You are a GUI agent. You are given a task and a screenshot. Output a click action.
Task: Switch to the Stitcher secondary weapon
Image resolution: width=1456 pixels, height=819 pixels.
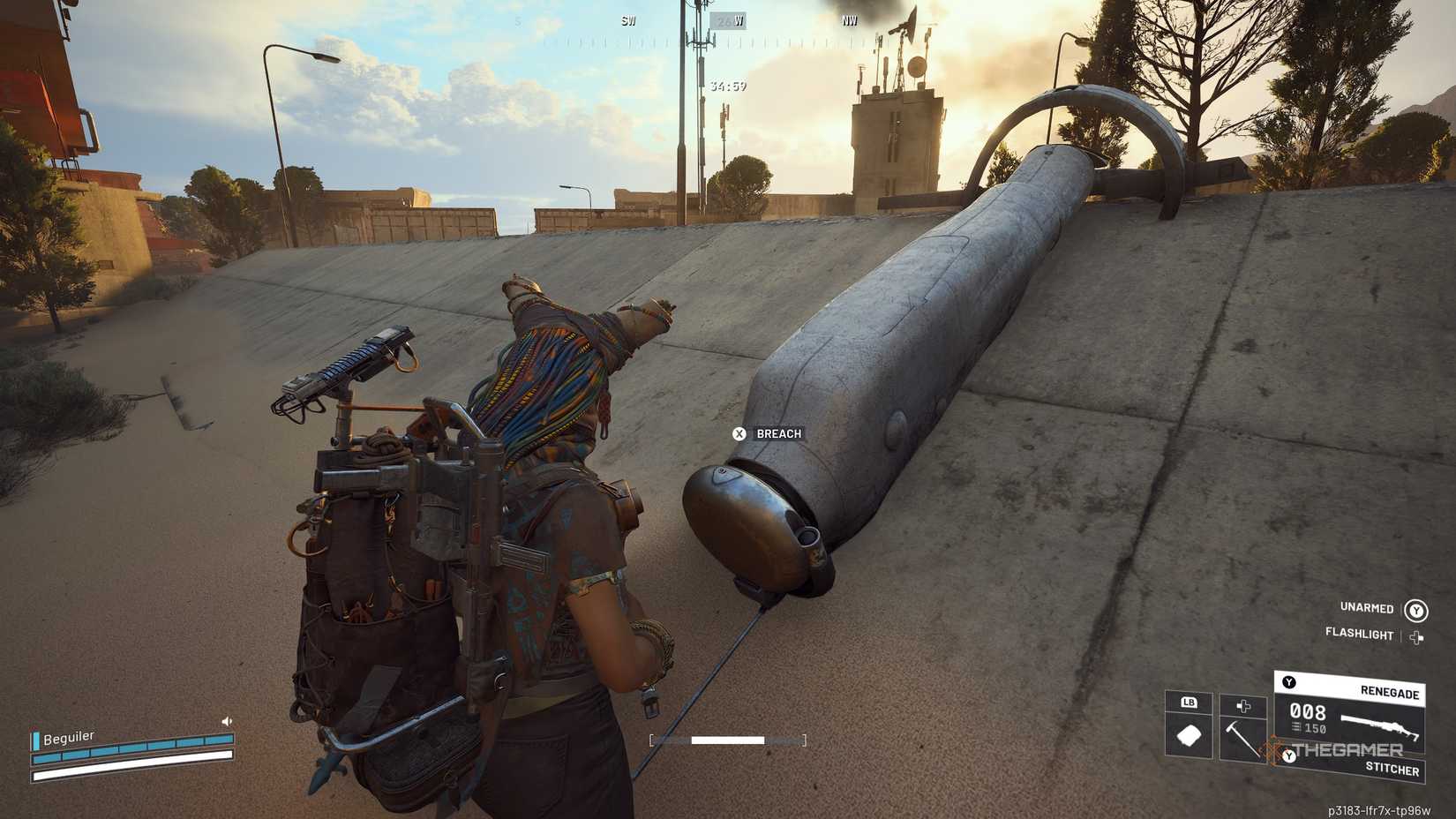1392,769
